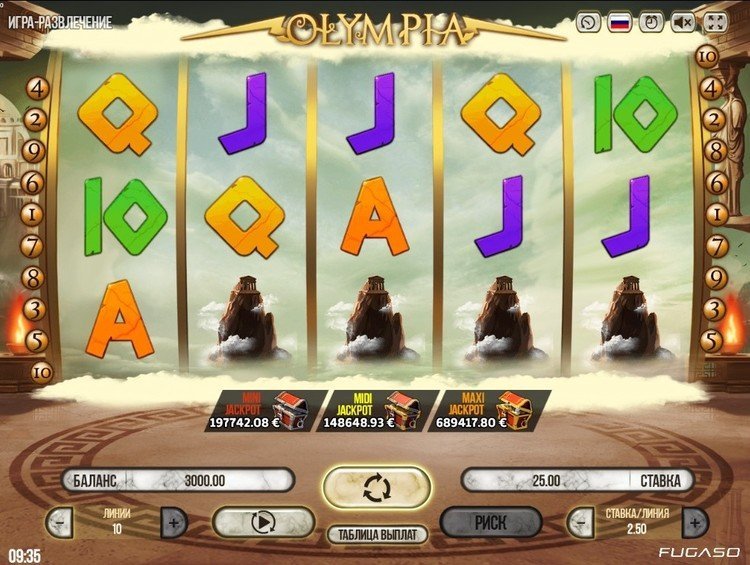Change language via the Russian flag icon
750x565 pixels.
pyautogui.click(x=620, y=21)
